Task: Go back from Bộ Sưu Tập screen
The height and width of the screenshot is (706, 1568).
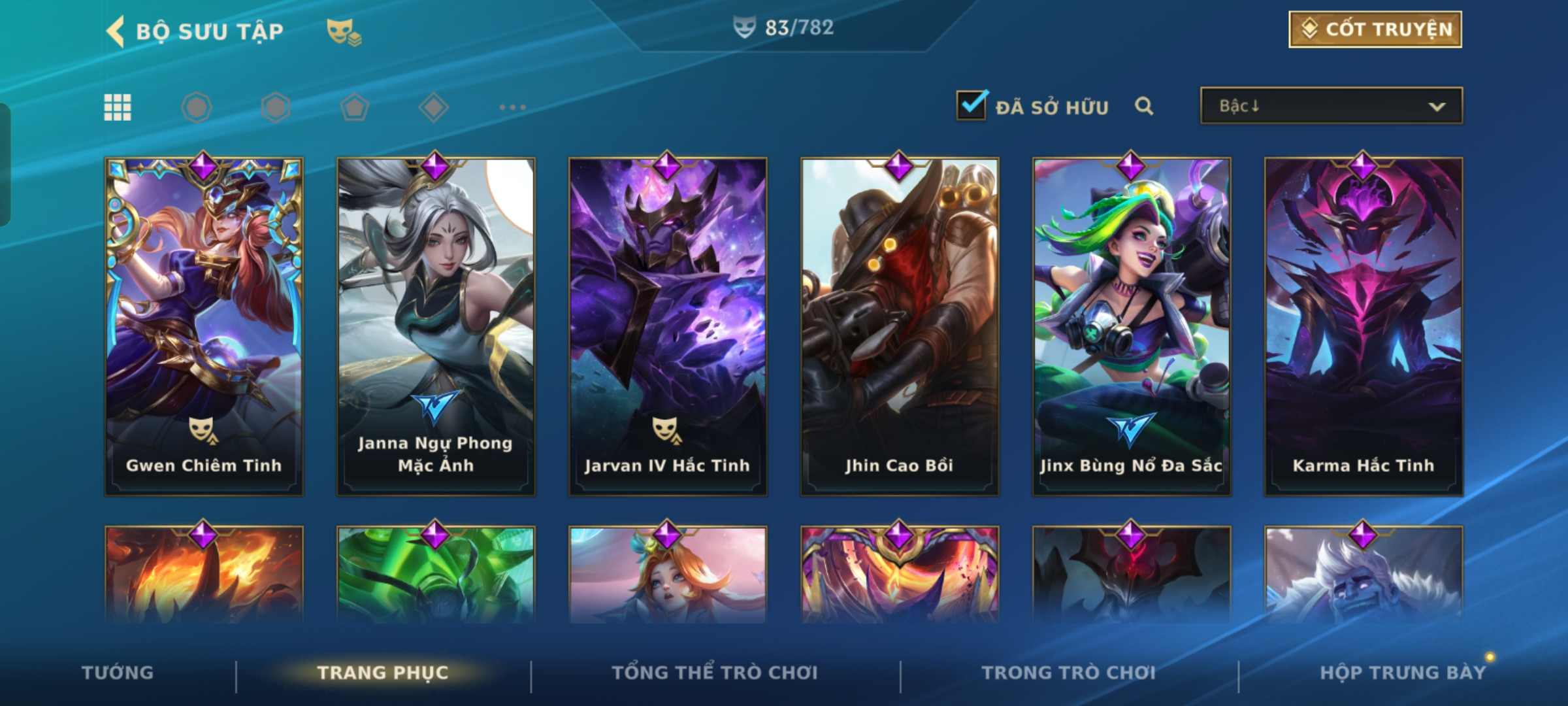Action: 116,31
